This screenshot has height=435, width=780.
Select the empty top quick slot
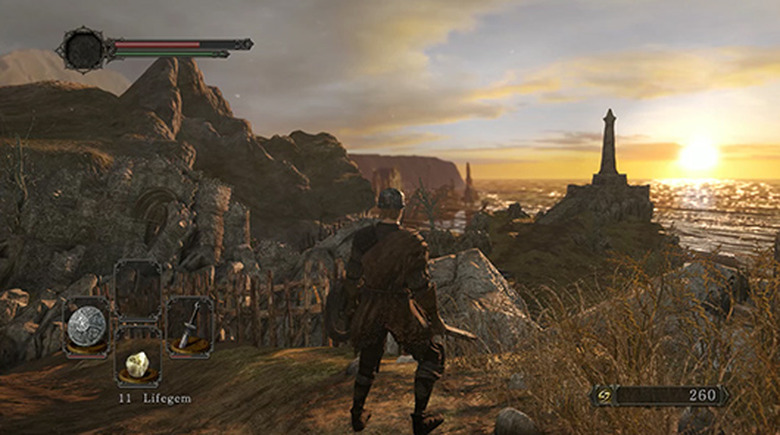tap(138, 290)
